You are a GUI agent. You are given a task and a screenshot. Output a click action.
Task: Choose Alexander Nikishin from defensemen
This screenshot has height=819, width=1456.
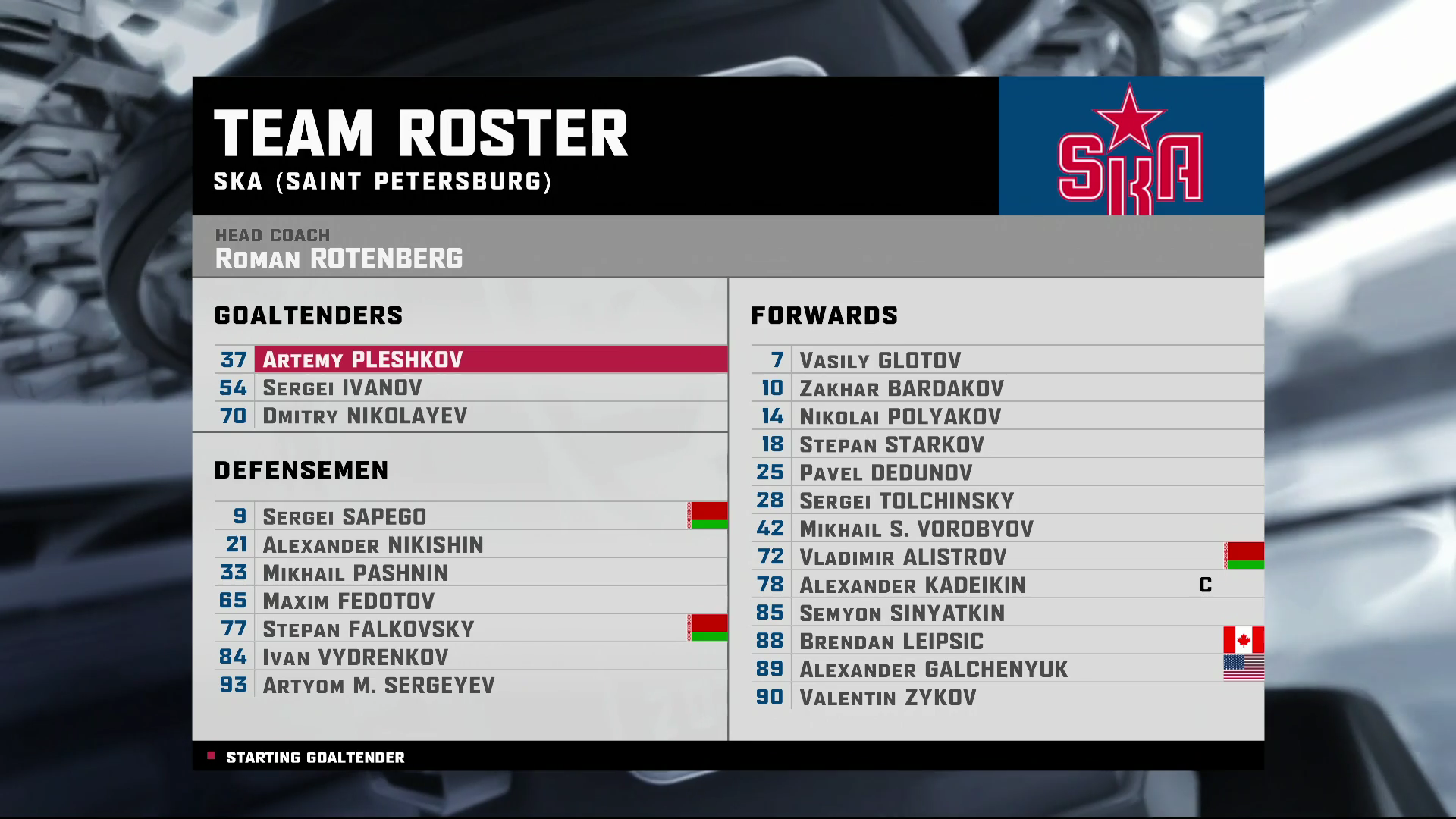(x=372, y=544)
